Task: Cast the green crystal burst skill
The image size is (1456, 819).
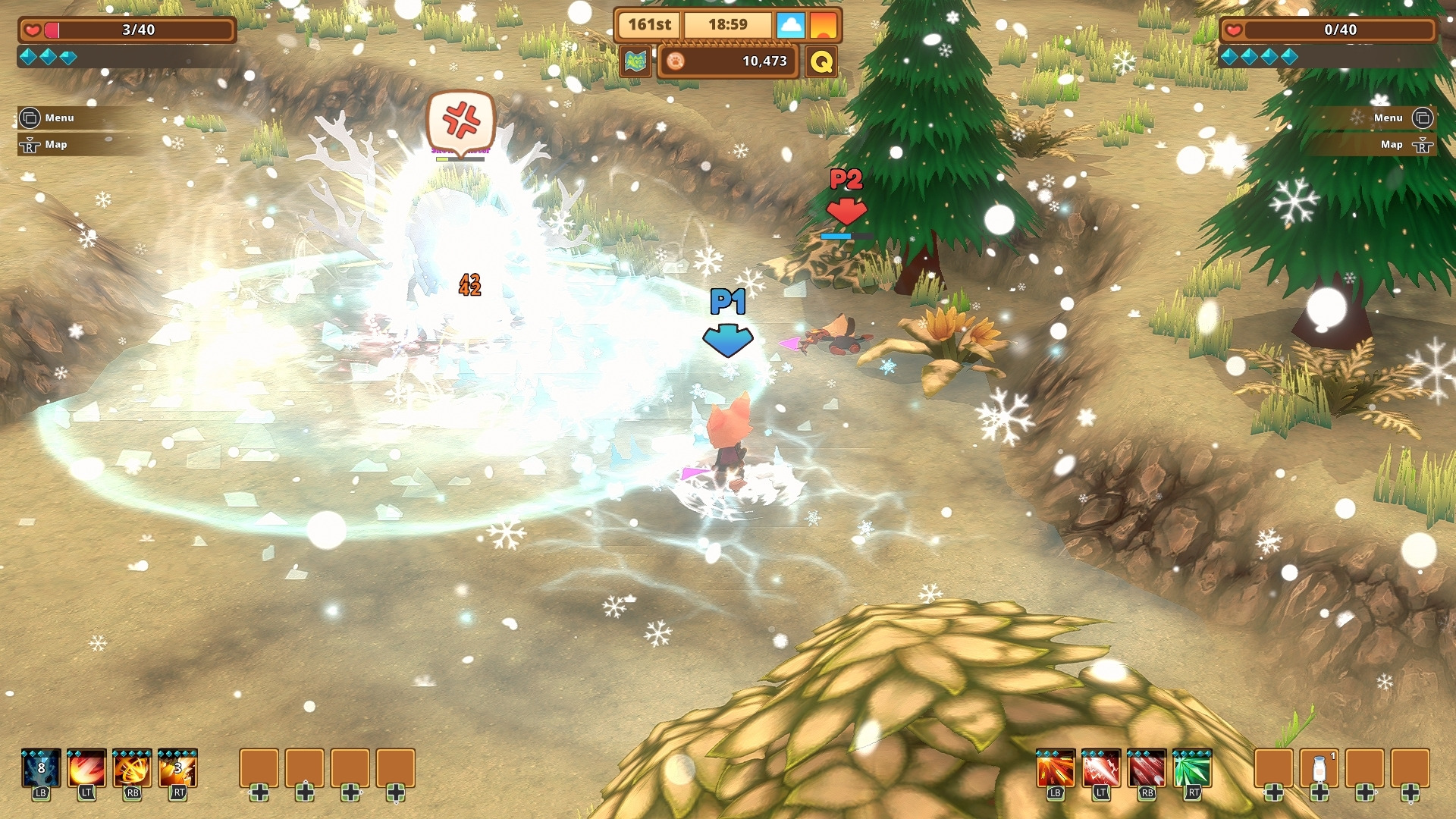Action: click(1192, 770)
